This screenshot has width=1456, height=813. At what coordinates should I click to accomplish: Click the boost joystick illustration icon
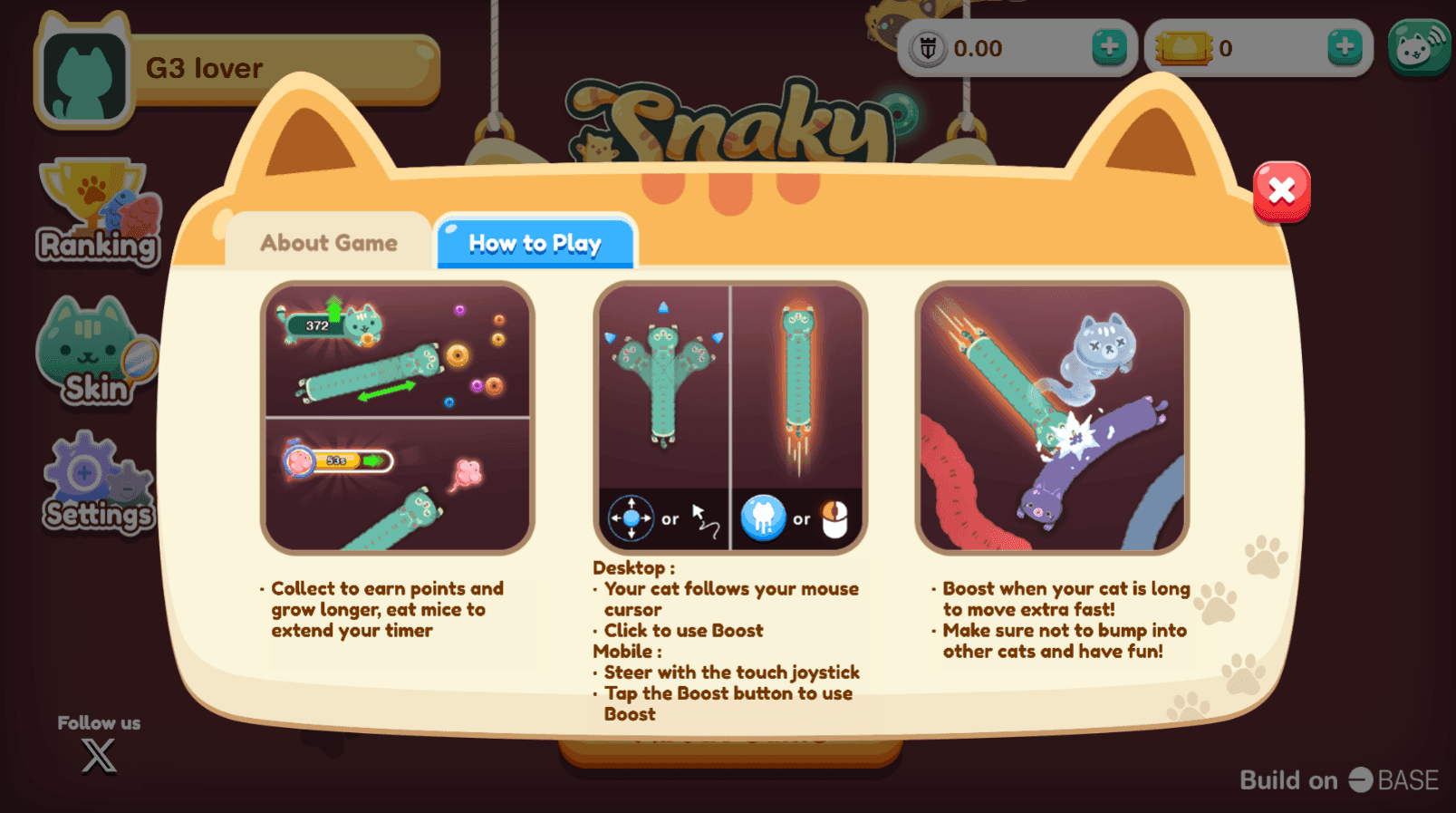pyautogui.click(x=632, y=518)
